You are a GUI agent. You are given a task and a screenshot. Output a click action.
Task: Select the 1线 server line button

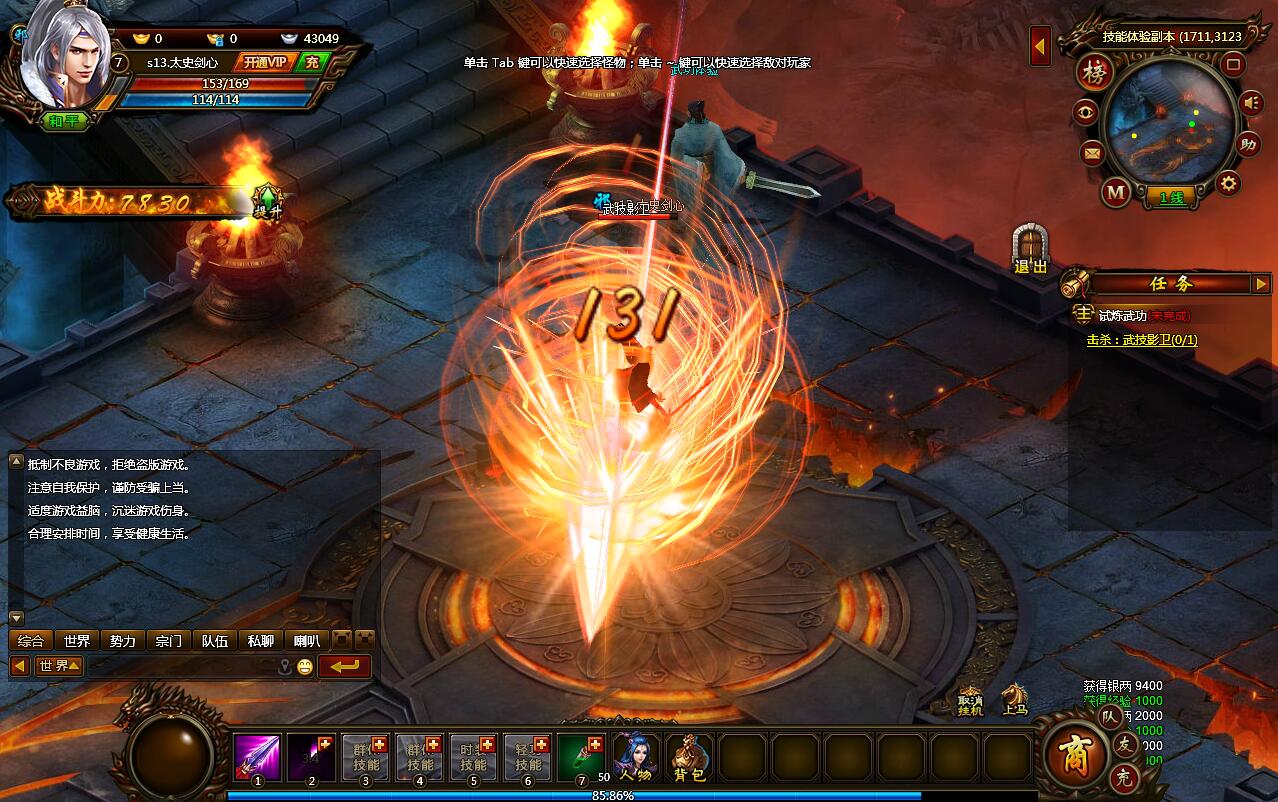1171,198
